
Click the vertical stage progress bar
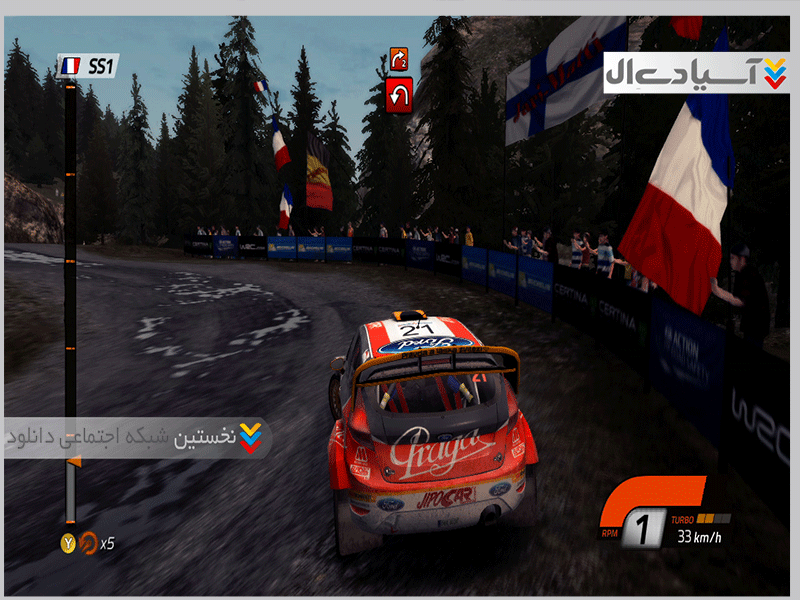70,300
